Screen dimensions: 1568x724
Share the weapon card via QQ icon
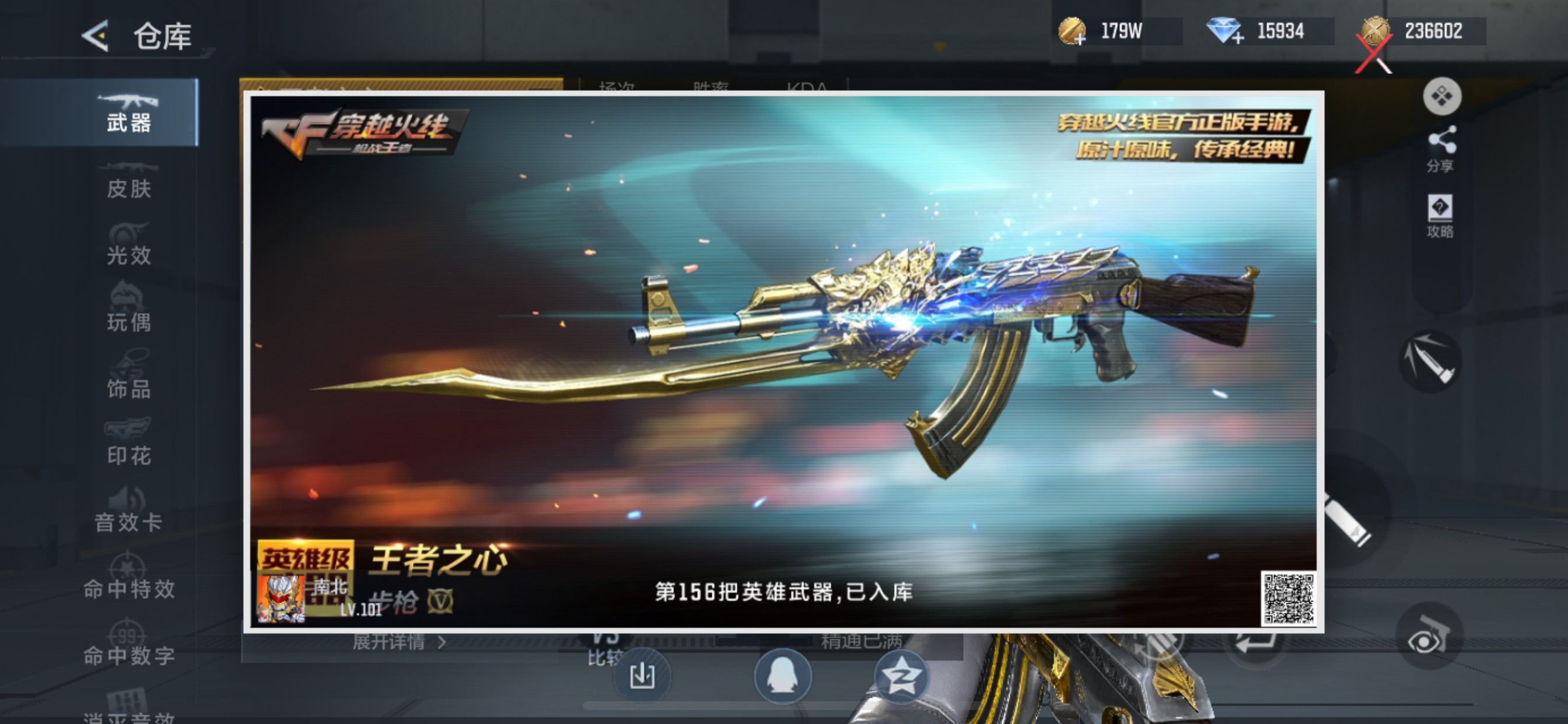[784, 677]
